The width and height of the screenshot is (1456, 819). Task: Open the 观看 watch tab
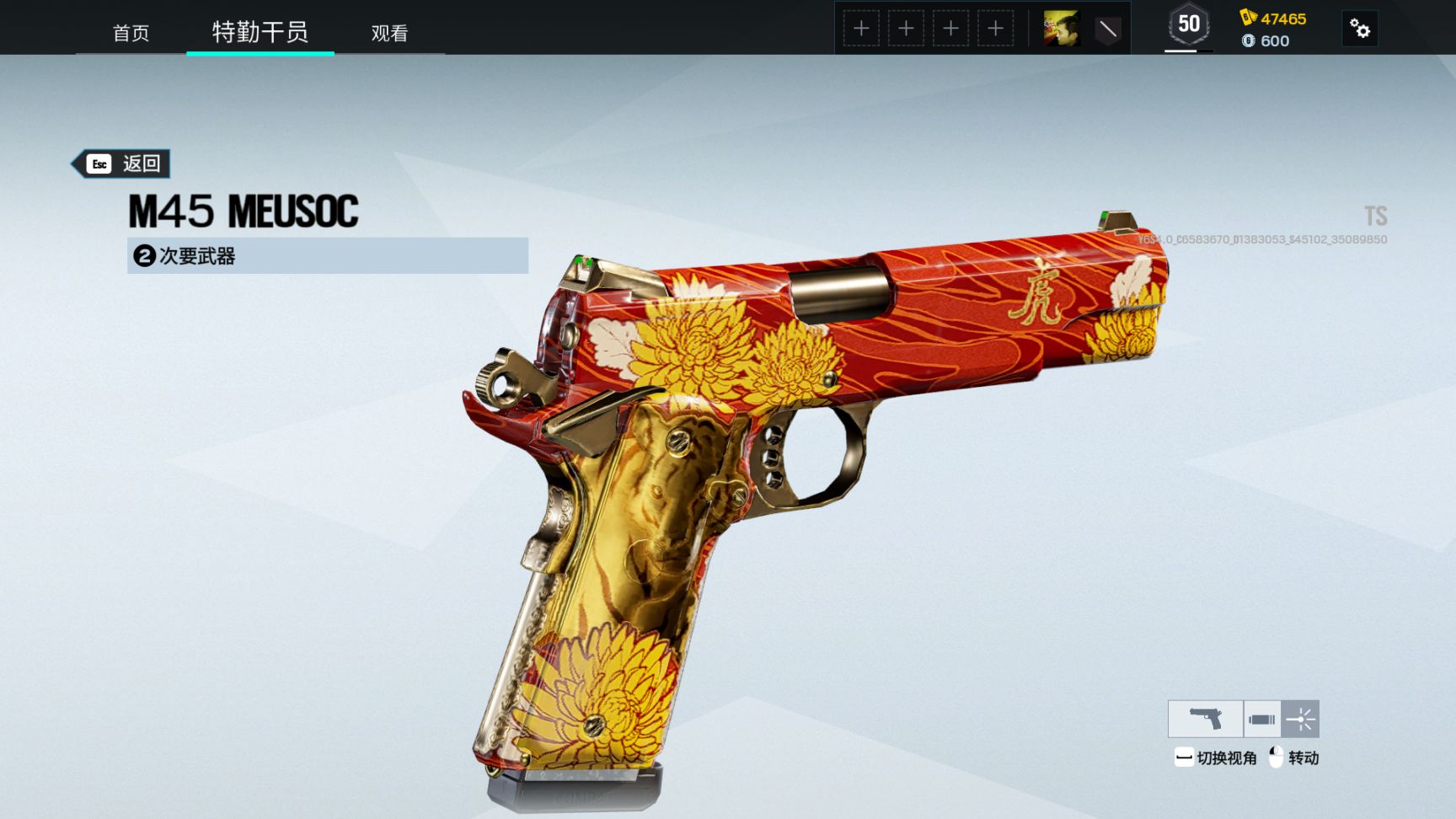(x=389, y=33)
